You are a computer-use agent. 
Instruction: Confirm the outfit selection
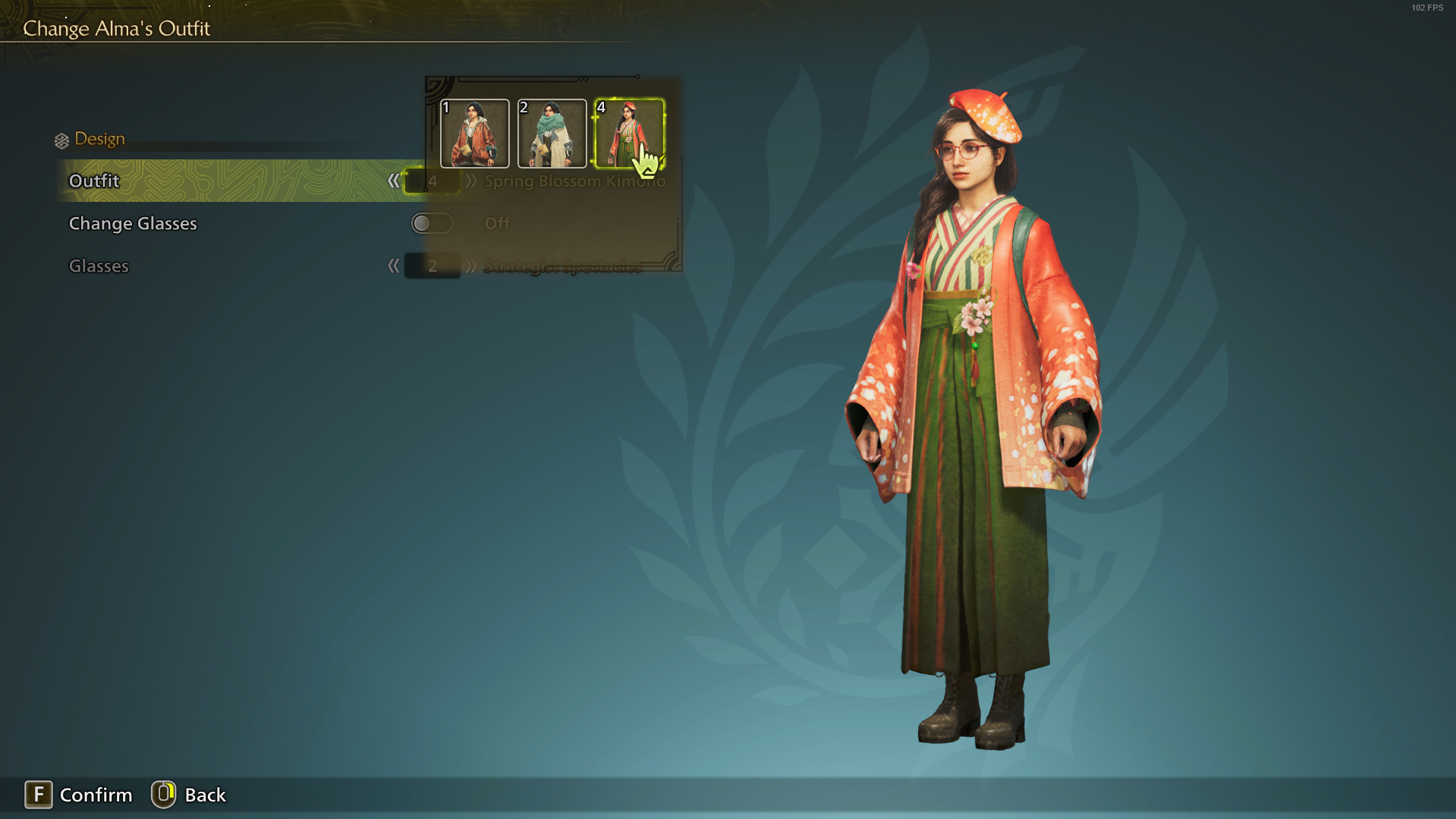pyautogui.click(x=79, y=795)
